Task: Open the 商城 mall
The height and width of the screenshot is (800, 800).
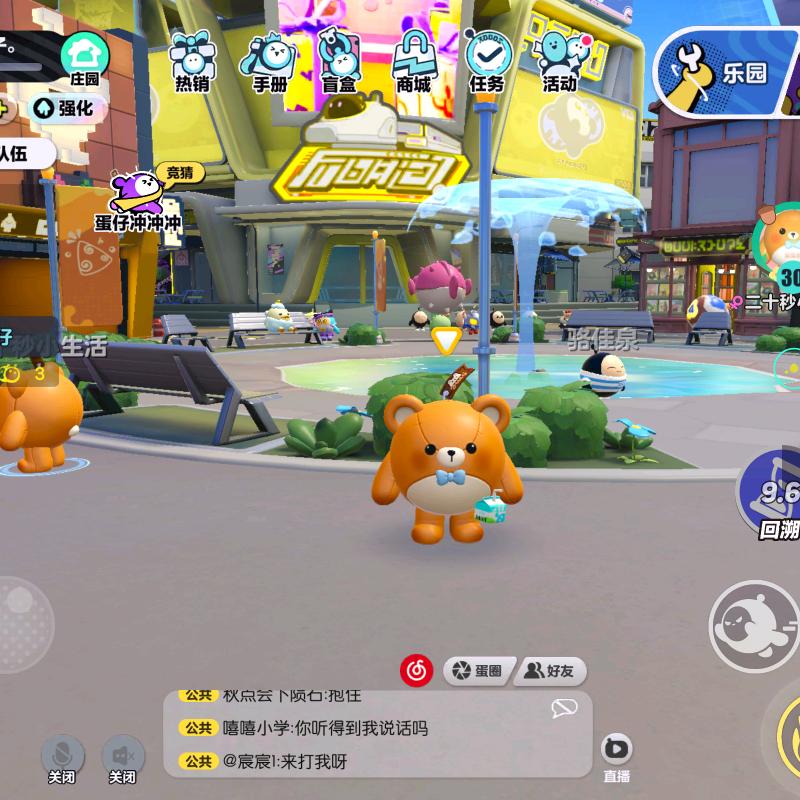Action: coord(413,60)
